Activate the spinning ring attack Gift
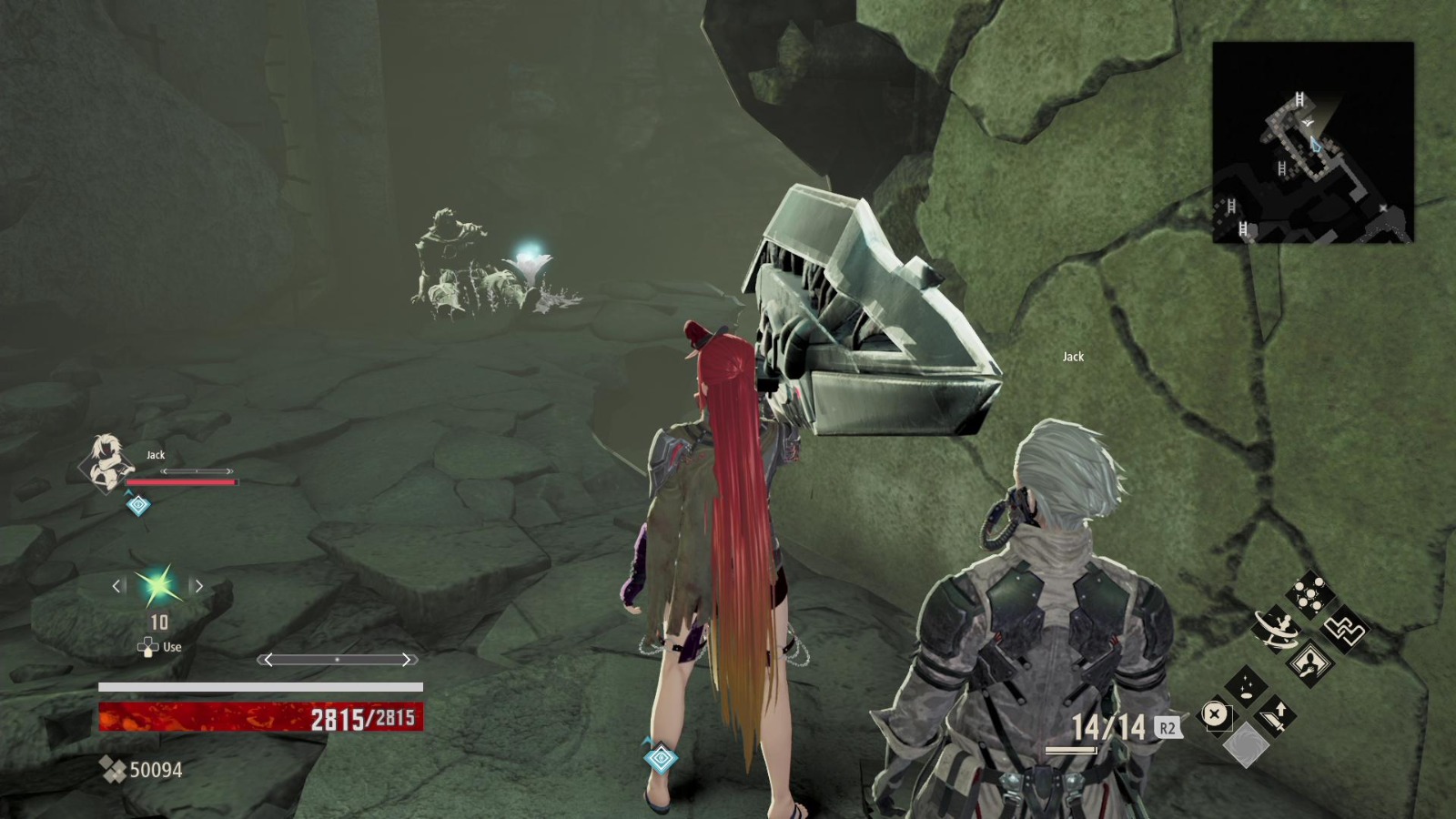This screenshot has width=1456, height=819. point(1277,630)
